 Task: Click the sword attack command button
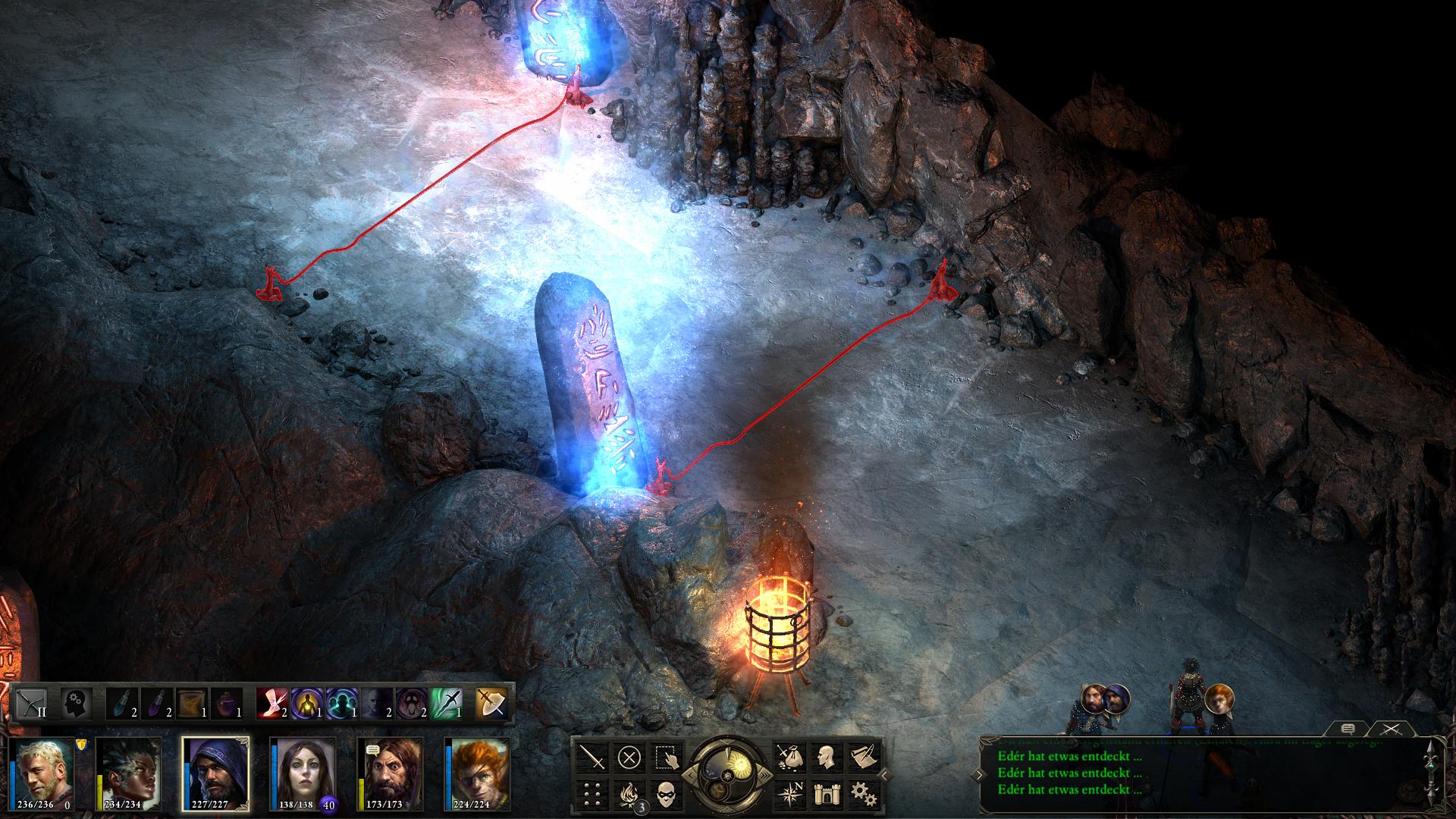[x=592, y=757]
